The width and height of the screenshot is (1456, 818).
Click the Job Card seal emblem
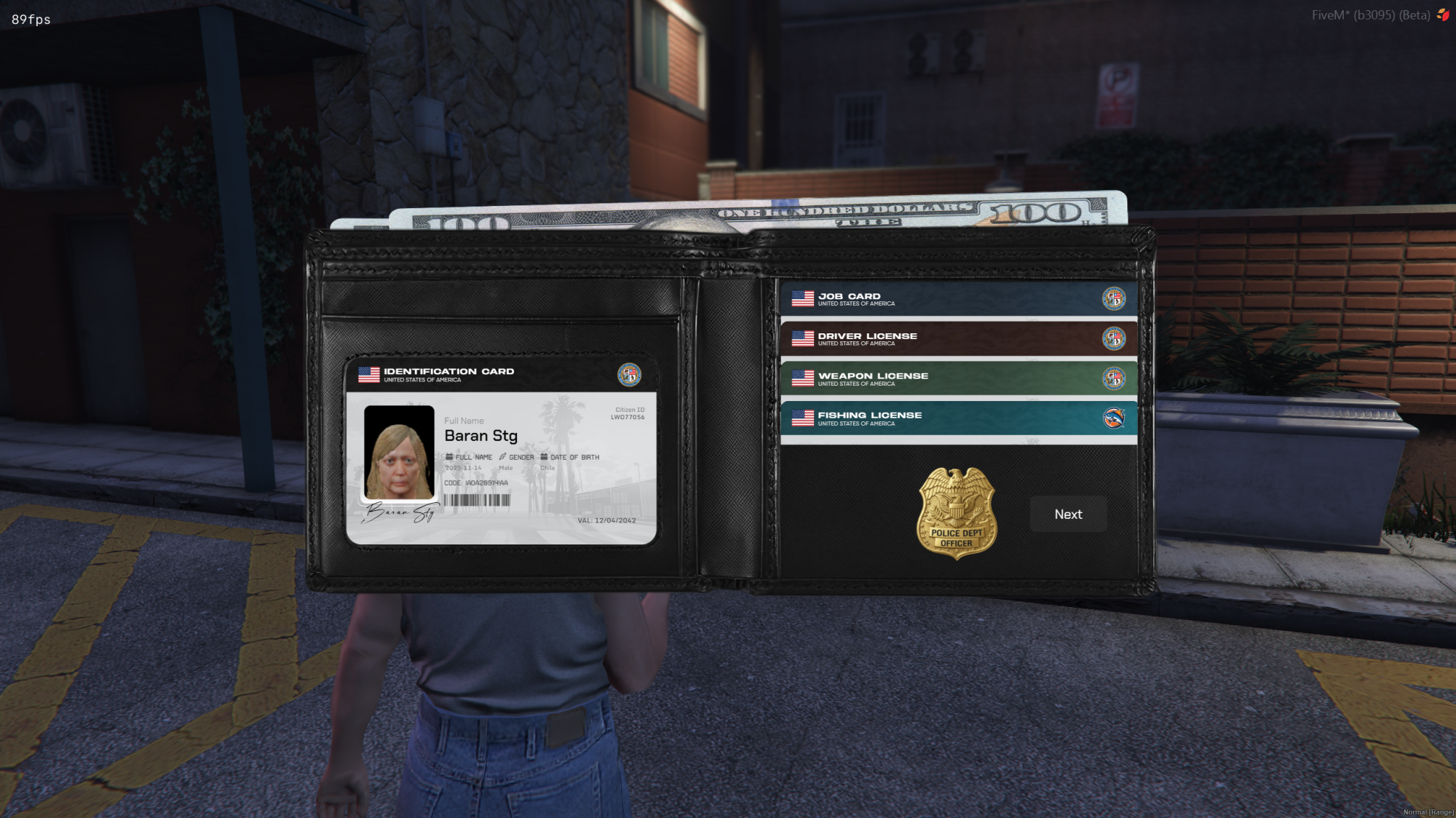1113,298
